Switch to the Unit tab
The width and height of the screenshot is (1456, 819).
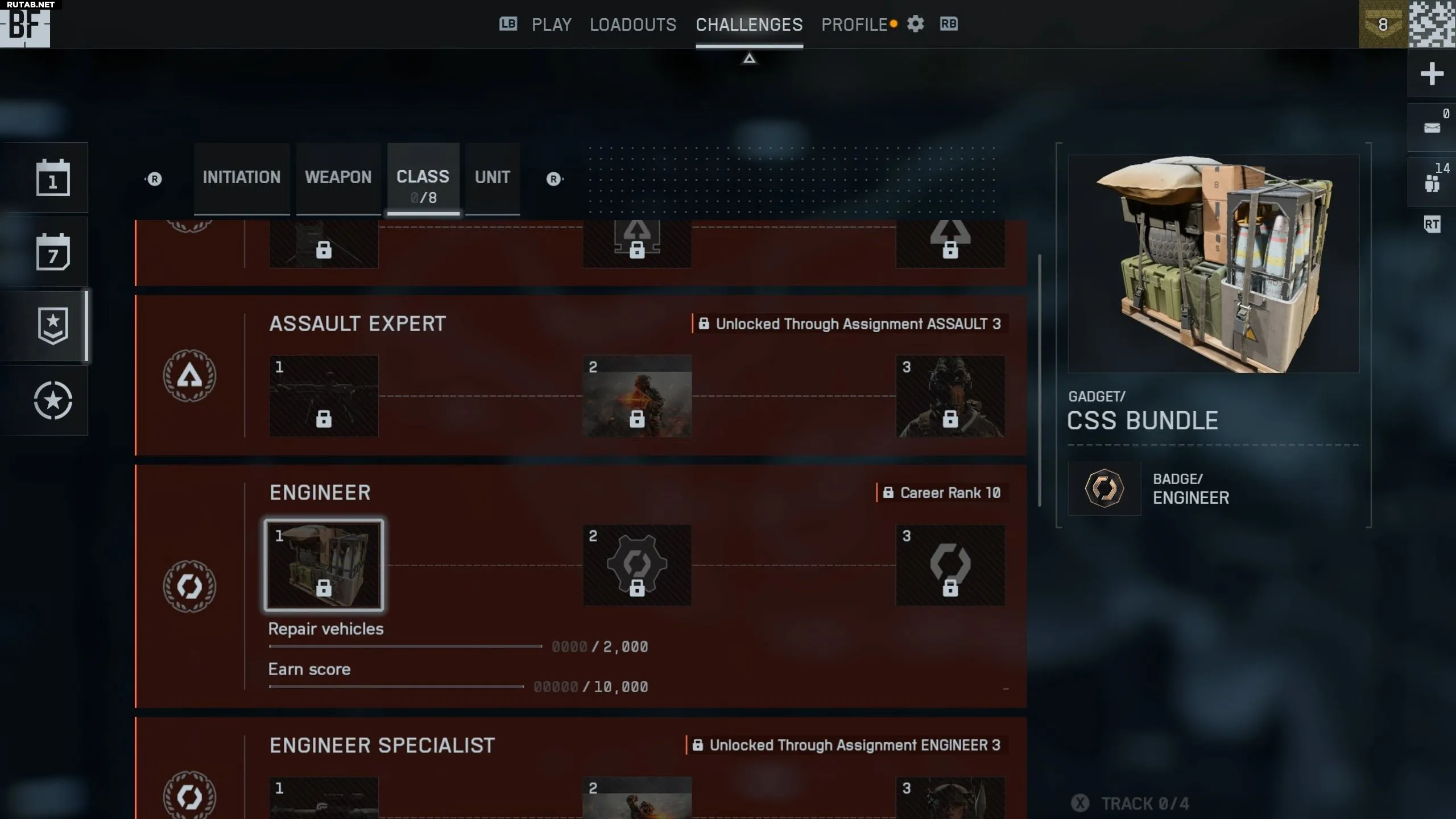[x=492, y=177]
